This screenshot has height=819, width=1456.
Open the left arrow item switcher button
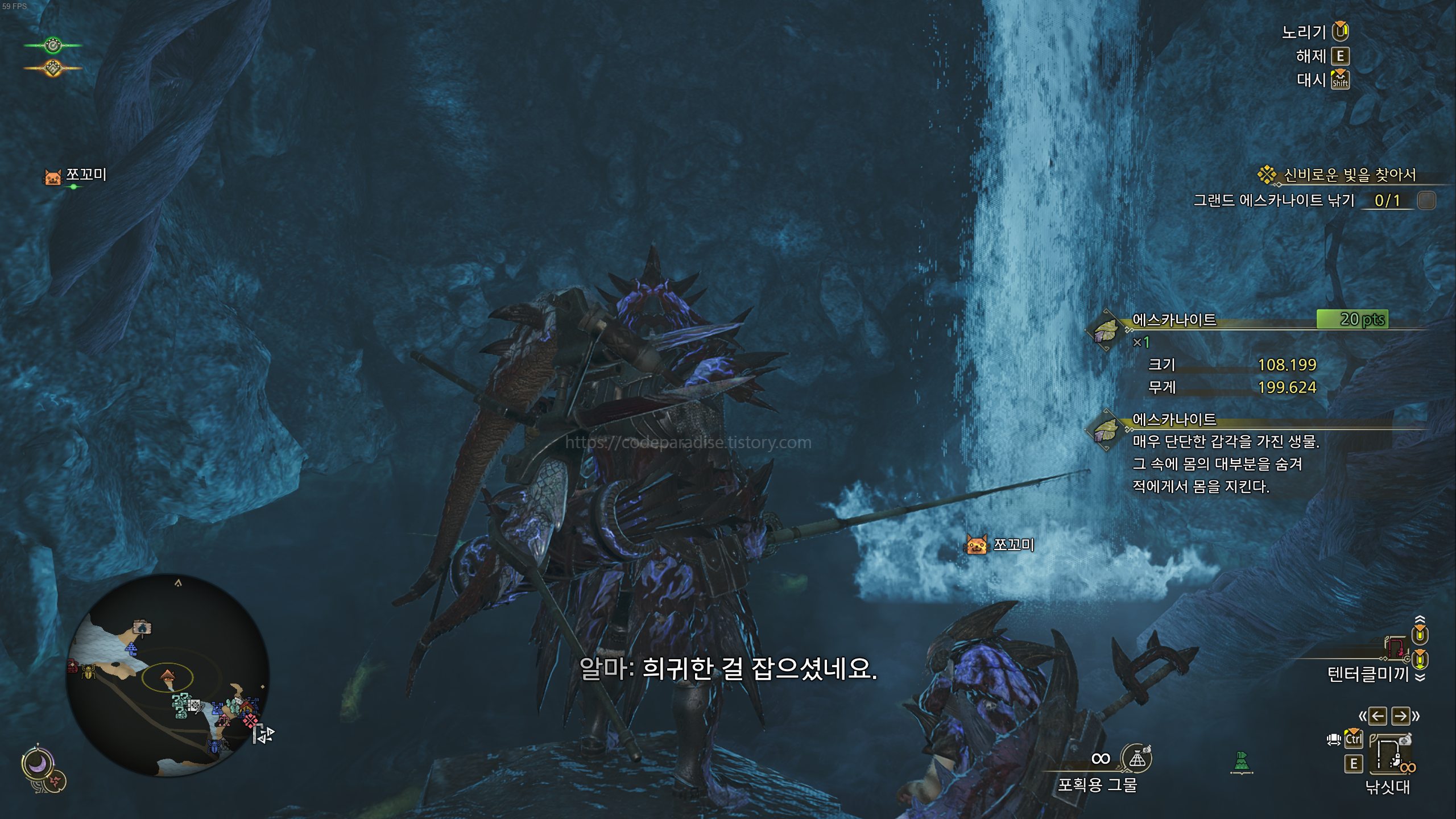[x=1378, y=716]
